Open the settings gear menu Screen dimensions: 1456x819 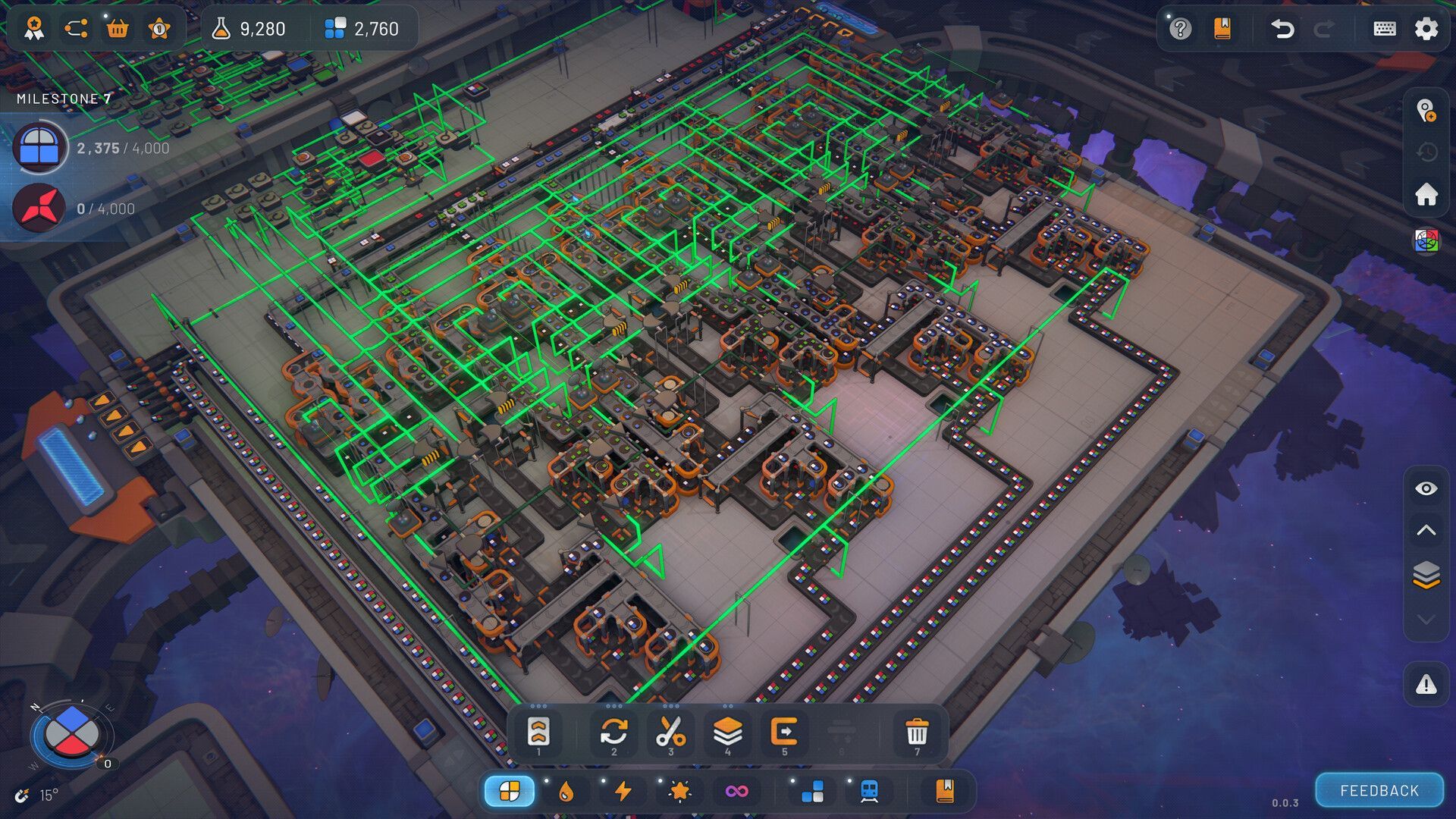click(1426, 29)
